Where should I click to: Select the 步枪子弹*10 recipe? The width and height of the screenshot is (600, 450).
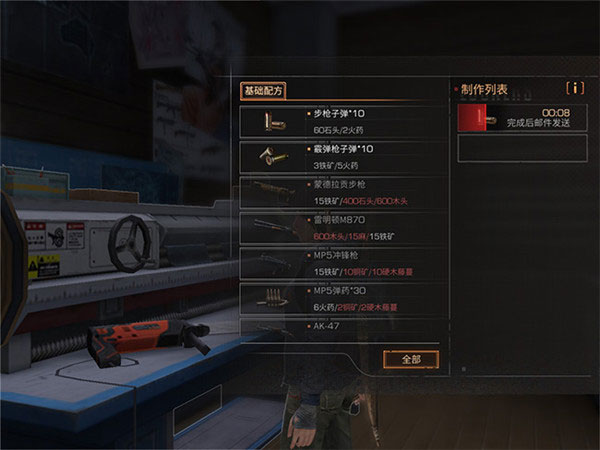tap(340, 121)
